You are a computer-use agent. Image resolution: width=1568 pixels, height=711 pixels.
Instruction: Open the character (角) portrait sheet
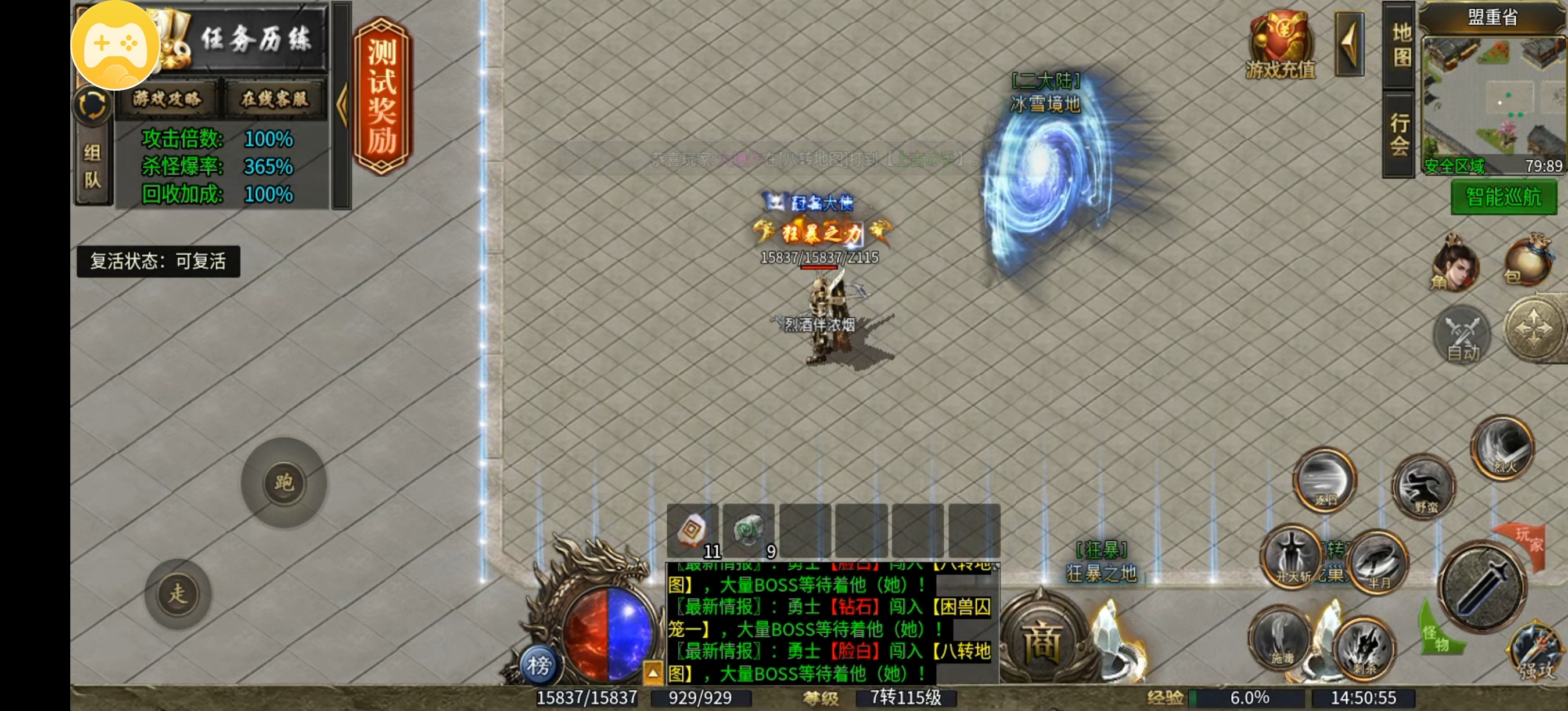pos(1454,265)
